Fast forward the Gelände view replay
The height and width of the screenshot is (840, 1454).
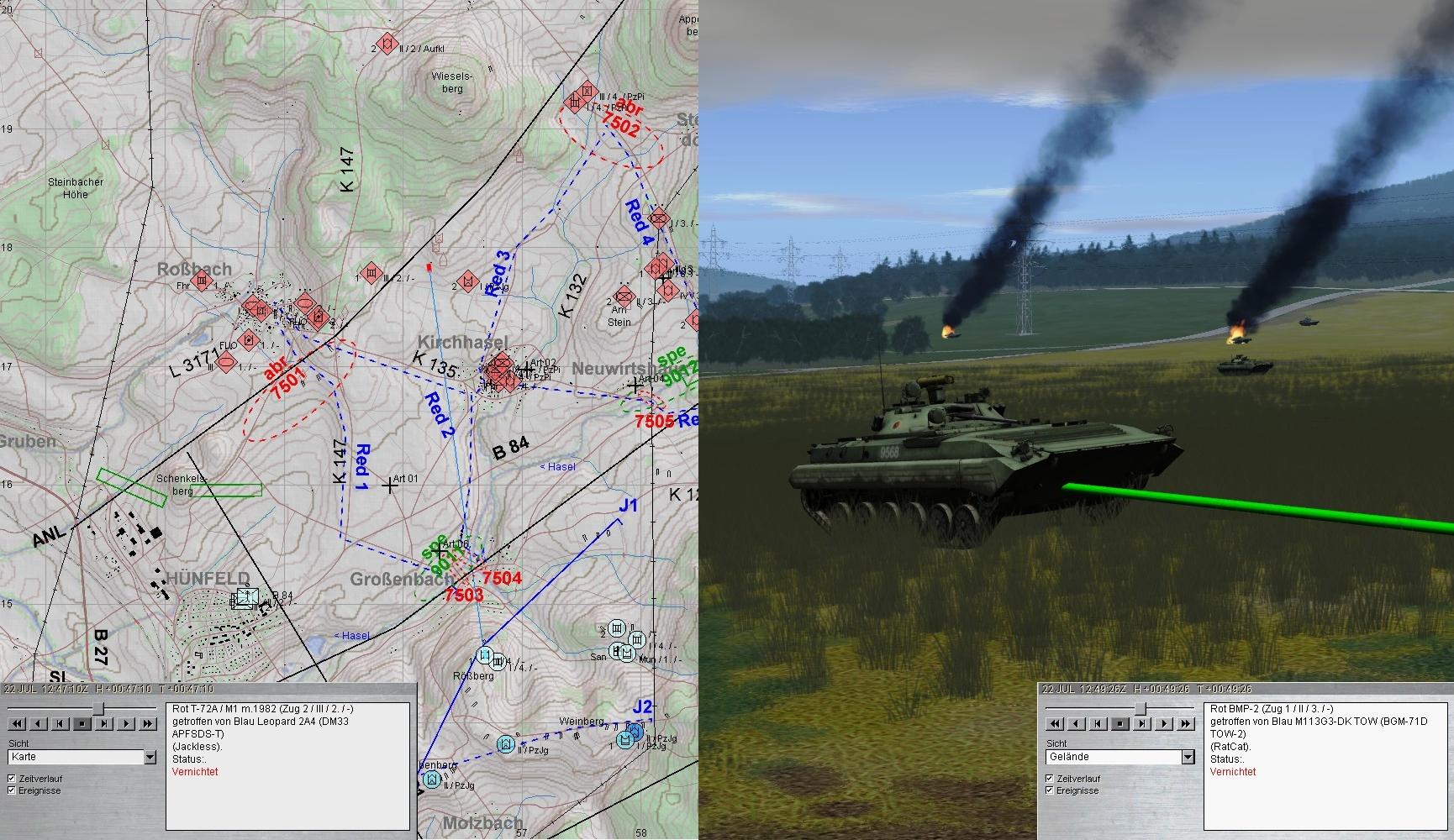coord(1187,723)
